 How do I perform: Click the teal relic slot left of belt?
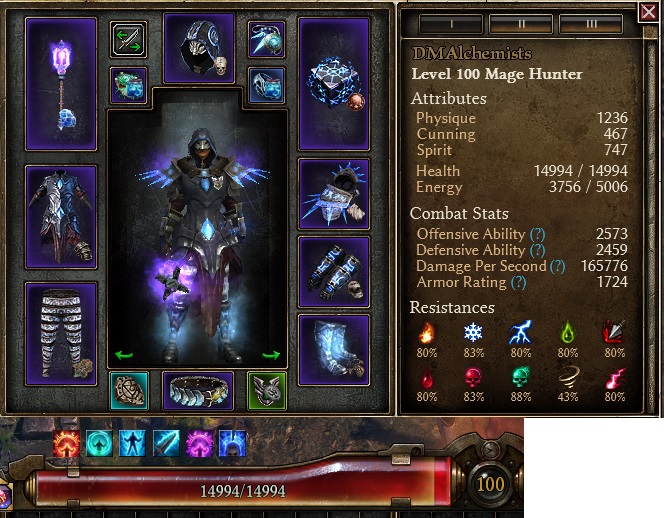[130, 391]
